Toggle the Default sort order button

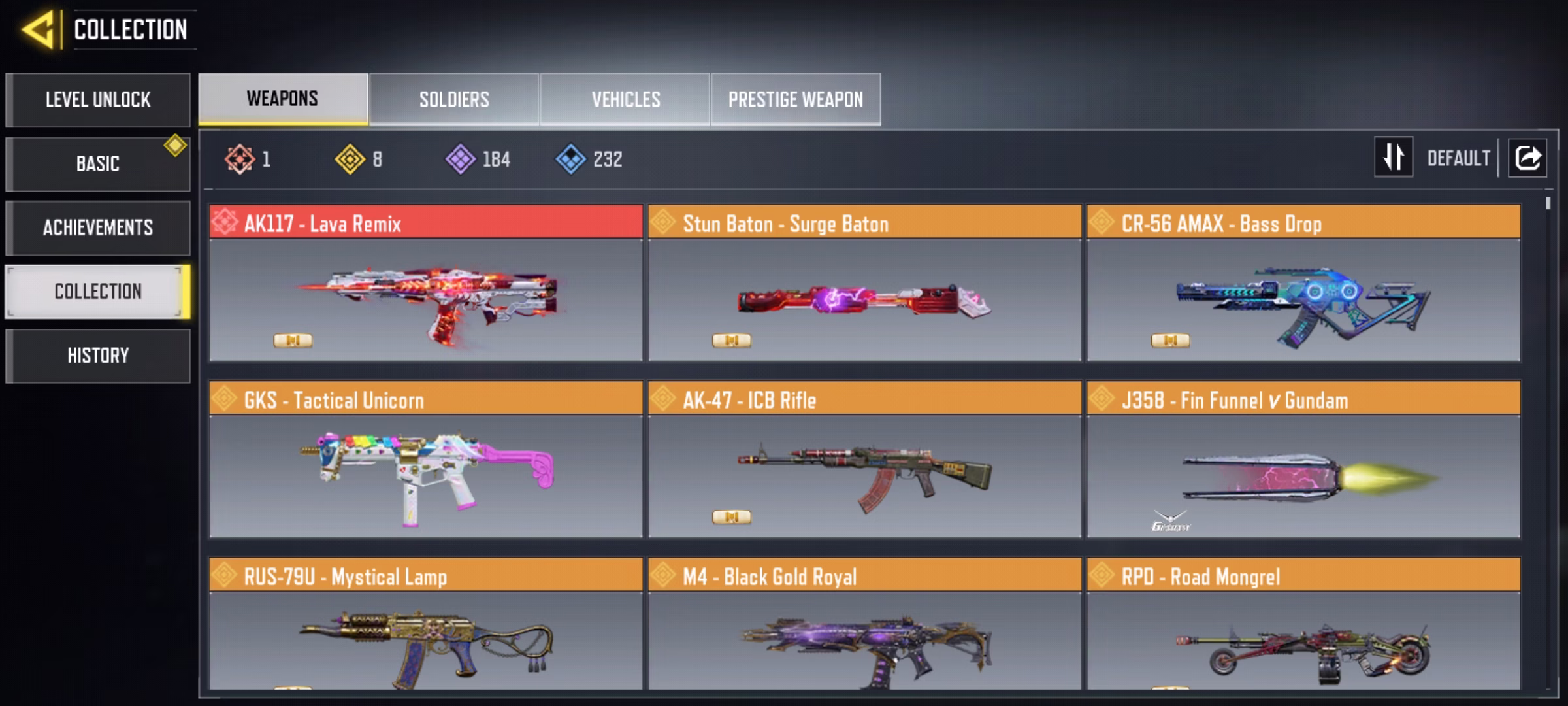tap(1394, 158)
